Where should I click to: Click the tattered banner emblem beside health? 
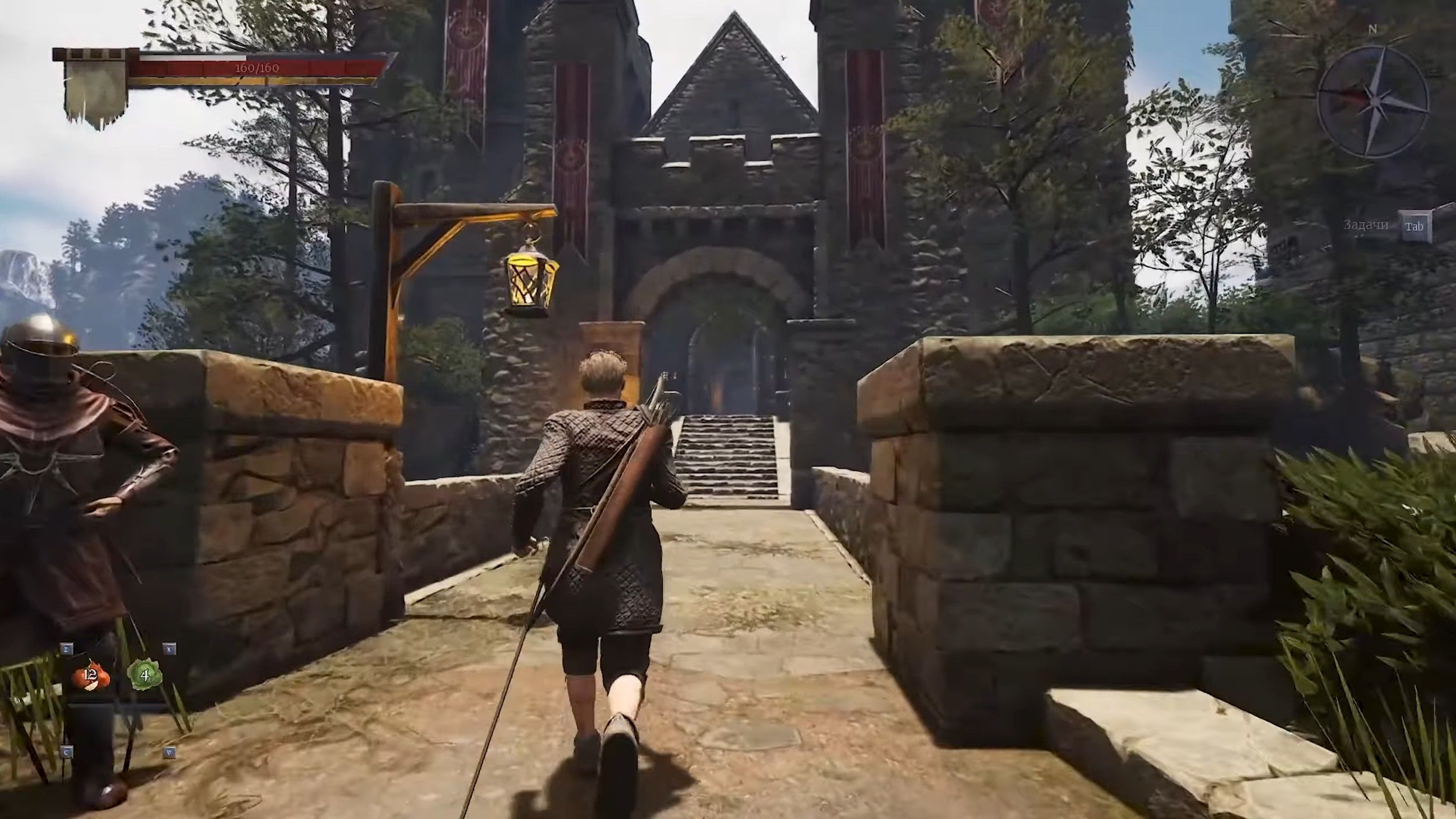click(95, 89)
